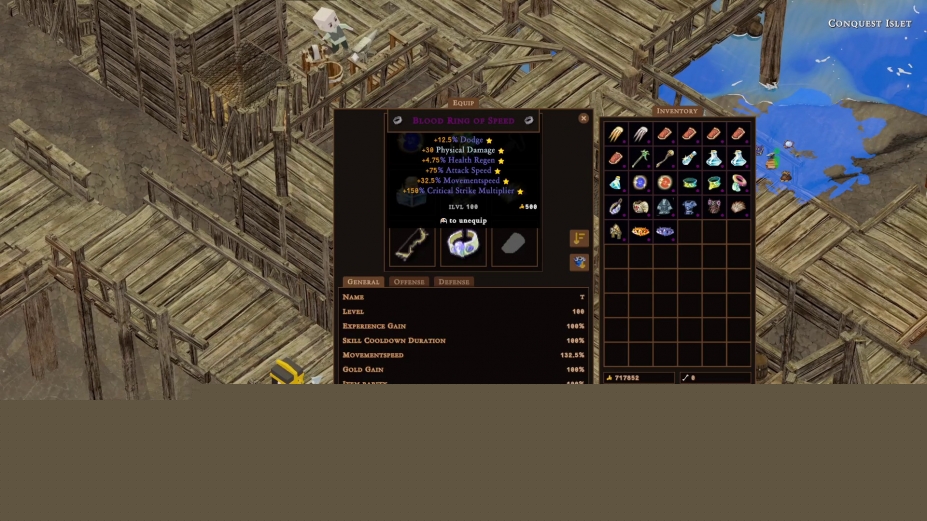Screen dimensions: 927x521
Task: Choose the blue orb amulet item
Action: pos(640,183)
